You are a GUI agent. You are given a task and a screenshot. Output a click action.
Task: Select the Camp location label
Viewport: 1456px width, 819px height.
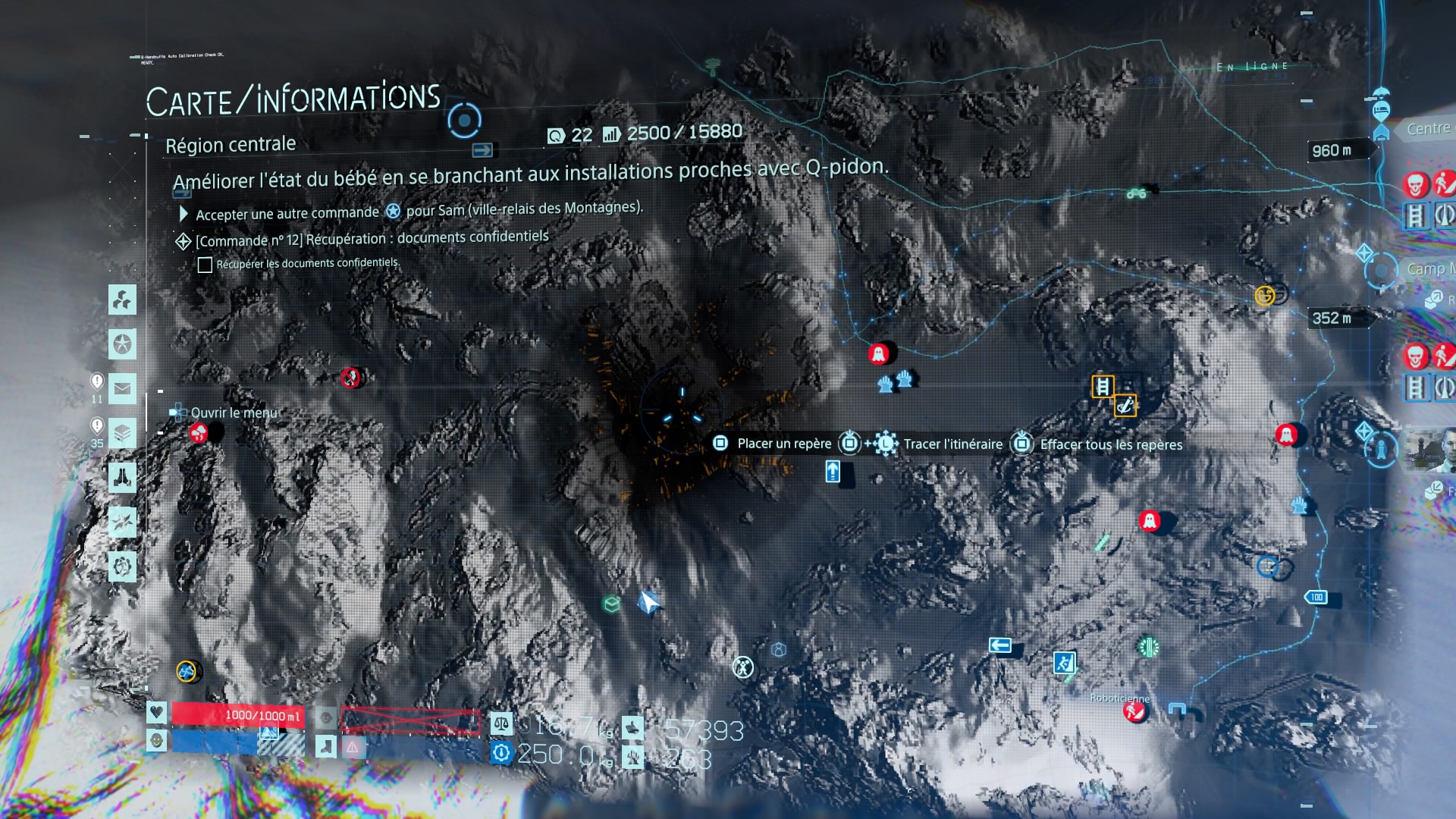tap(1427, 269)
